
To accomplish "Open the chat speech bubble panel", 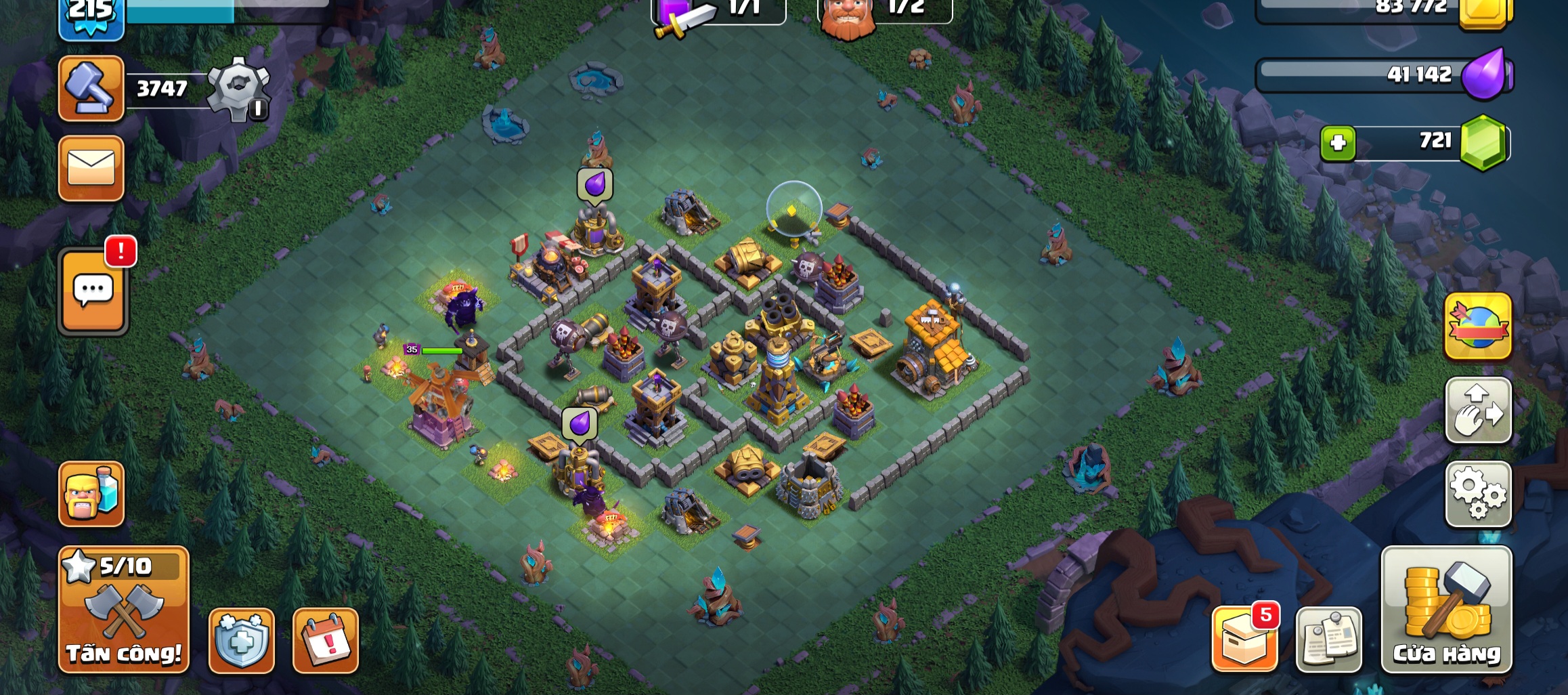I will (93, 293).
